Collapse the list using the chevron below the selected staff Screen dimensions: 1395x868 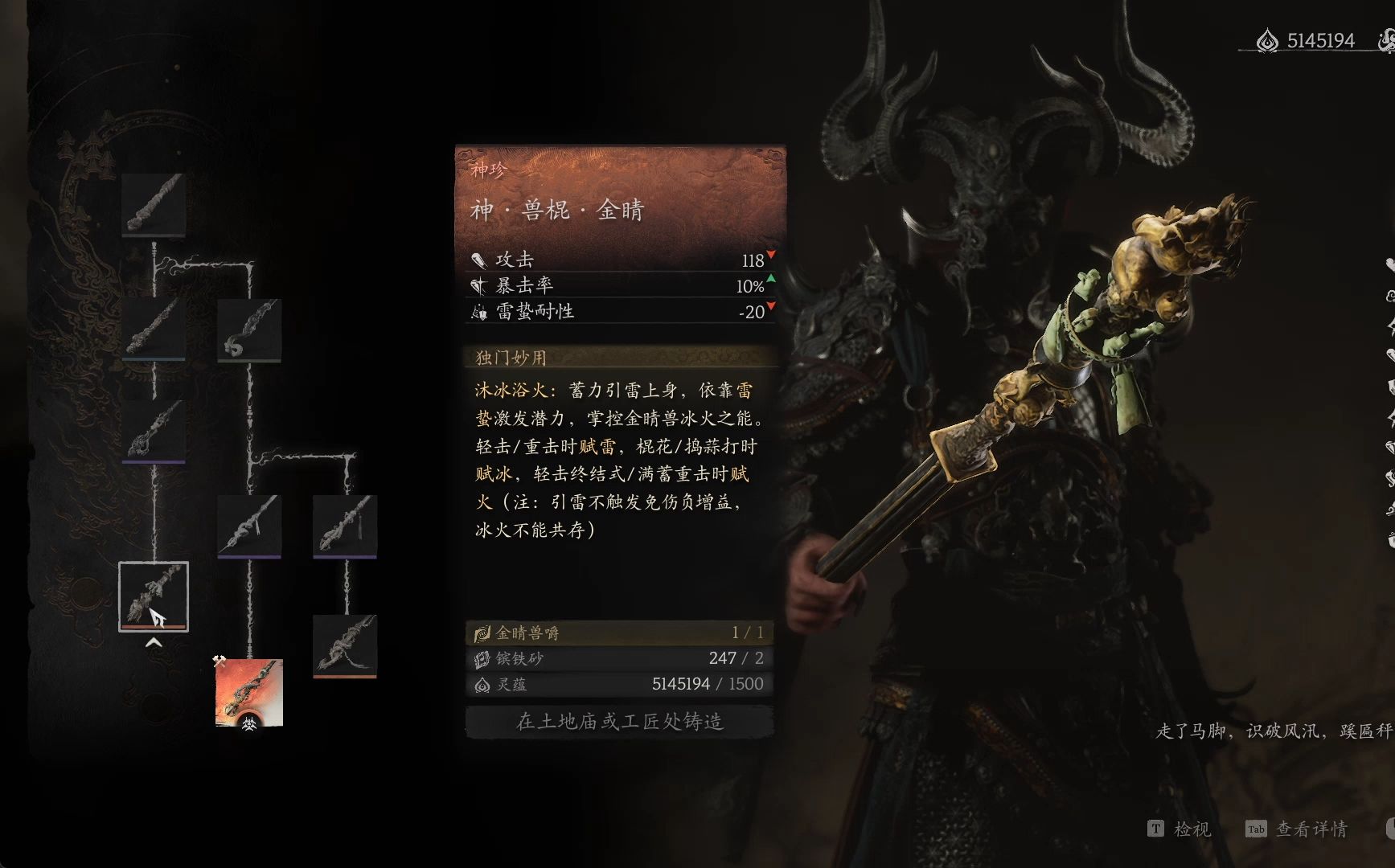pos(153,643)
